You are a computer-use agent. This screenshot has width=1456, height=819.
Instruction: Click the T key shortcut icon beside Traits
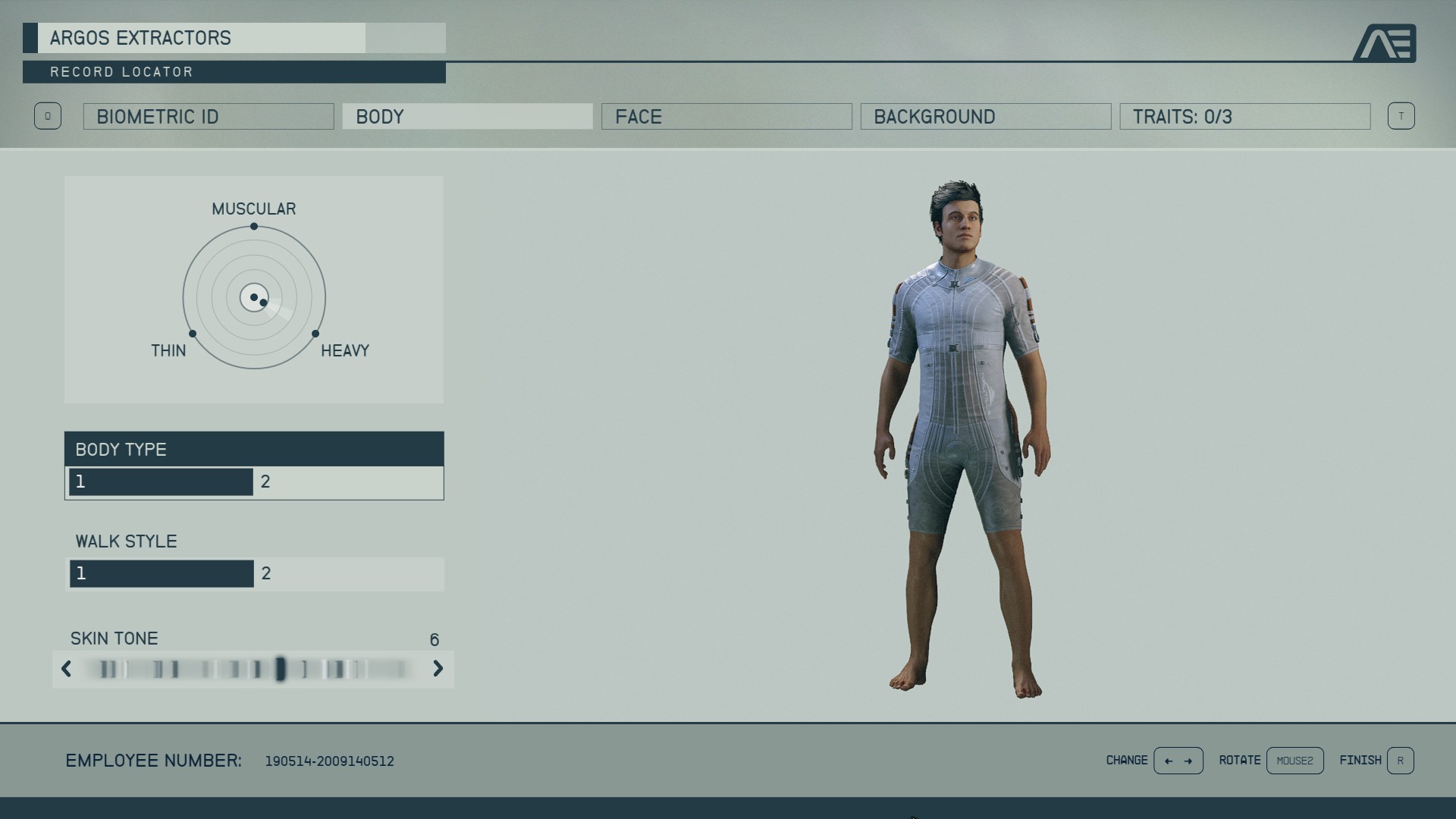1402,116
